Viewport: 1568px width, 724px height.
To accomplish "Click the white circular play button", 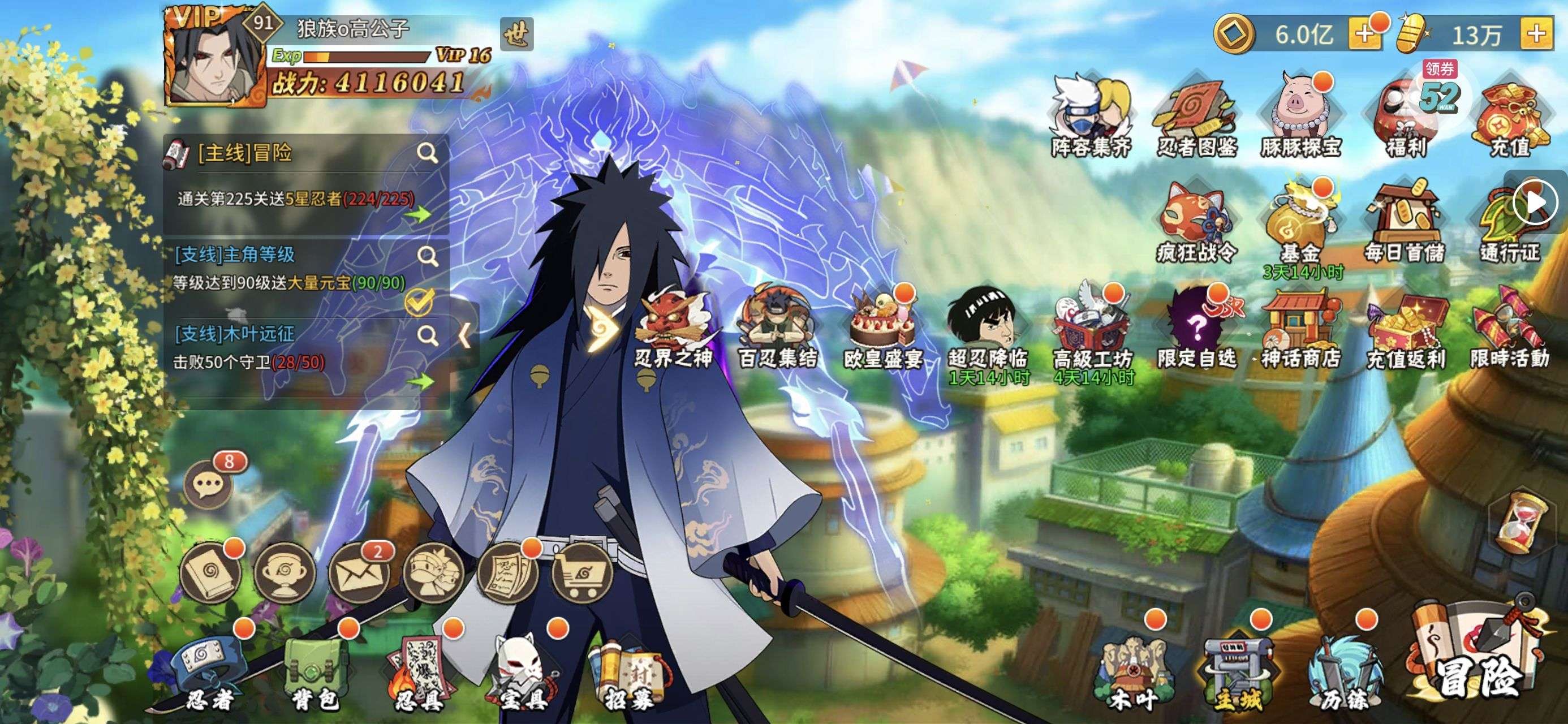I will coord(1534,201).
